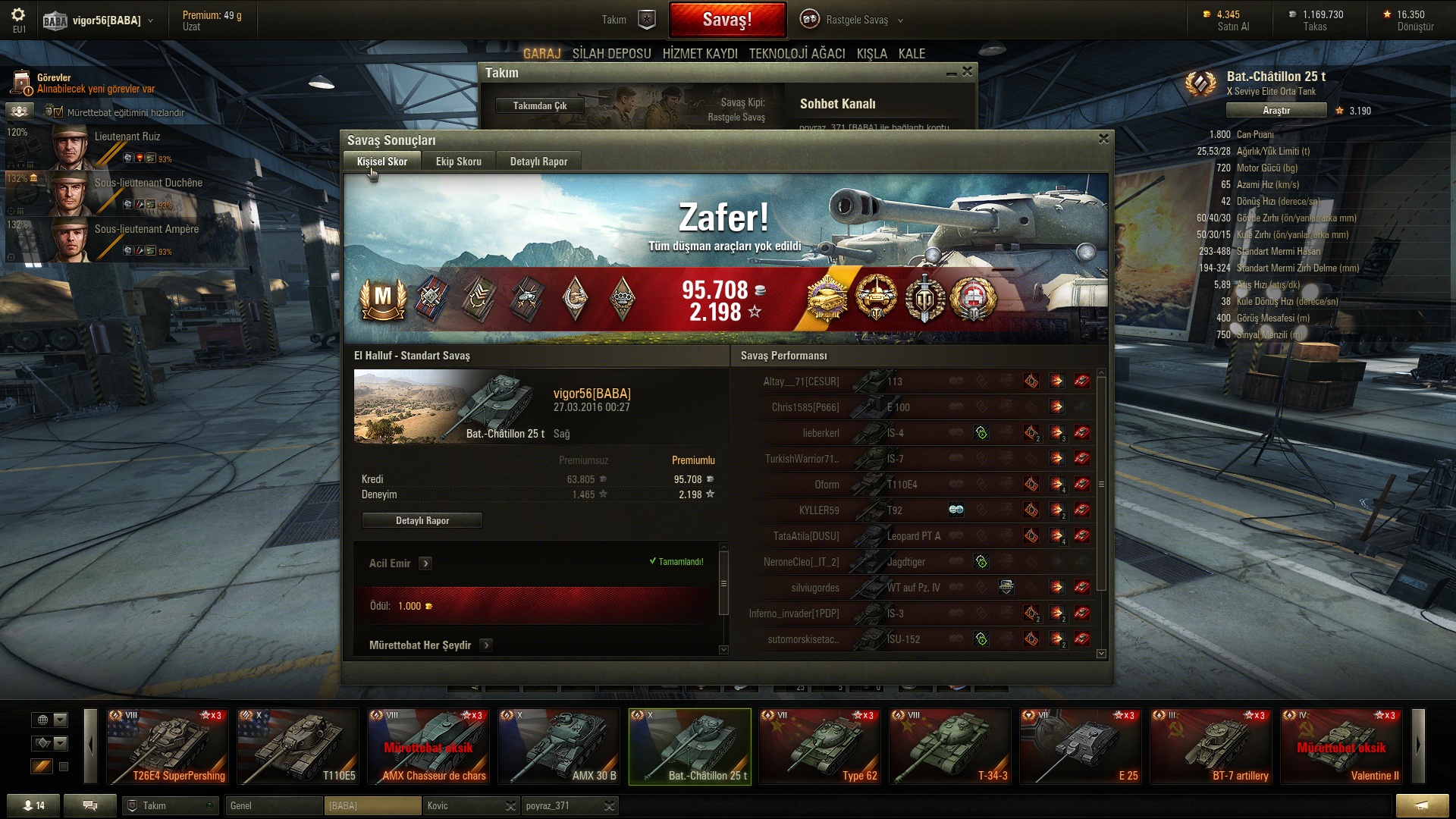Viewport: 1456px width, 819px height.
Task: Expand the Acil Emir mission
Action: 425,563
